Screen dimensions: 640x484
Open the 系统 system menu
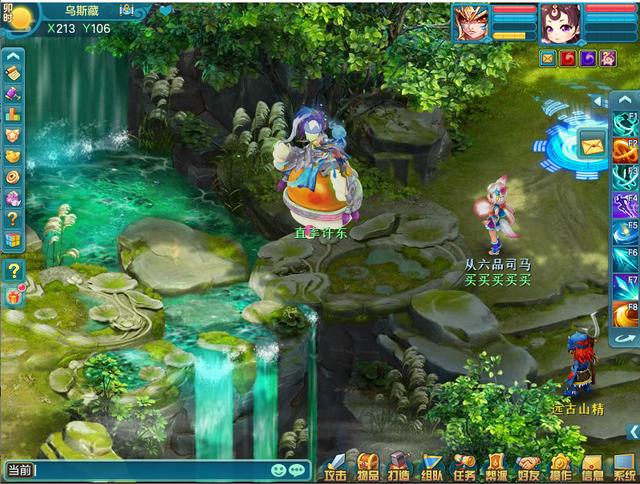(x=624, y=467)
